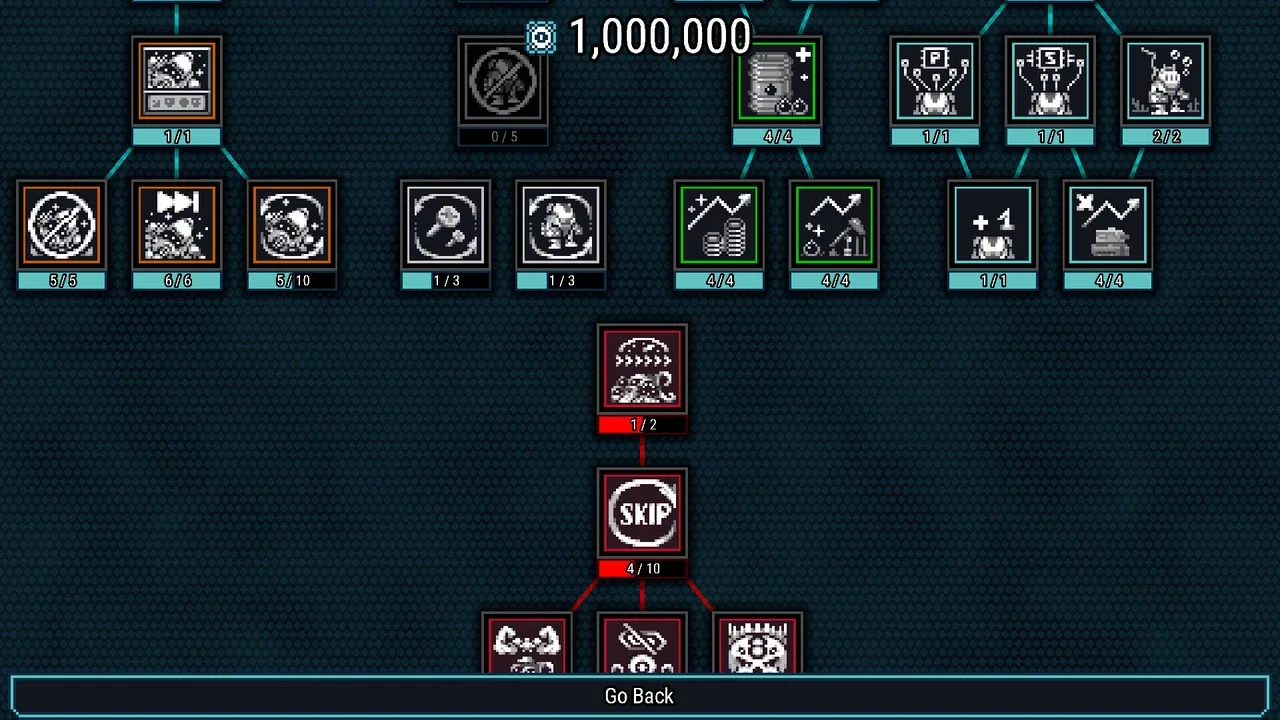Choose the robot refresh upgrade node
Image resolution: width=1280 pixels, height=720 pixels.
[x=561, y=226]
